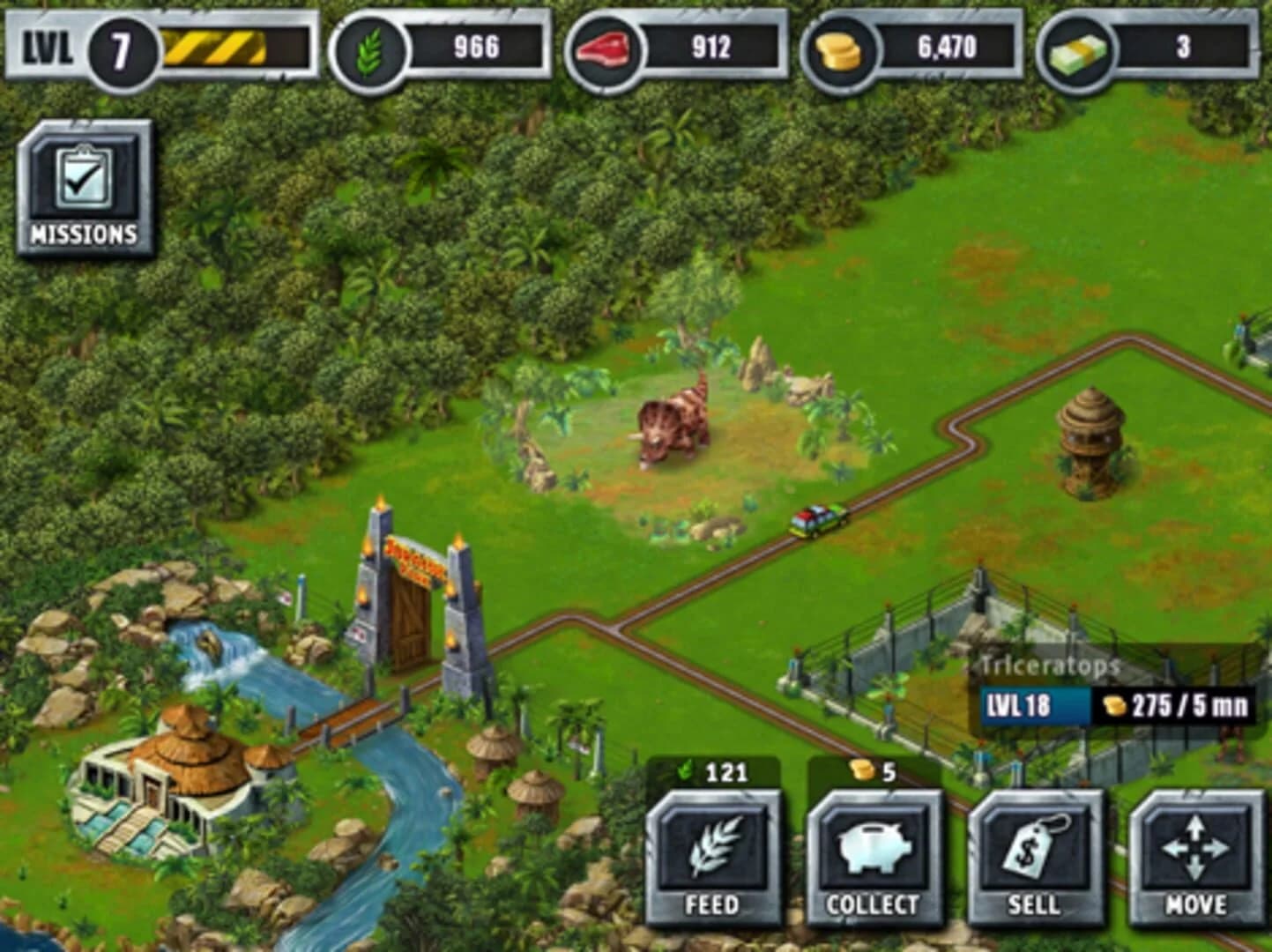Click the crops currency leaf icon
Viewport: 1272px width, 952px height.
click(x=369, y=50)
